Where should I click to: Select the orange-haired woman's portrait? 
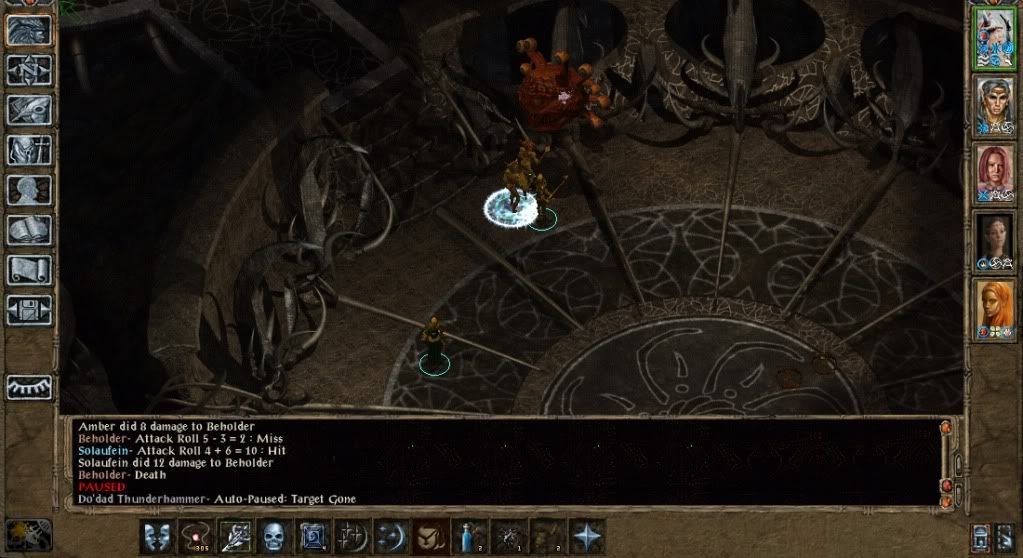point(994,308)
